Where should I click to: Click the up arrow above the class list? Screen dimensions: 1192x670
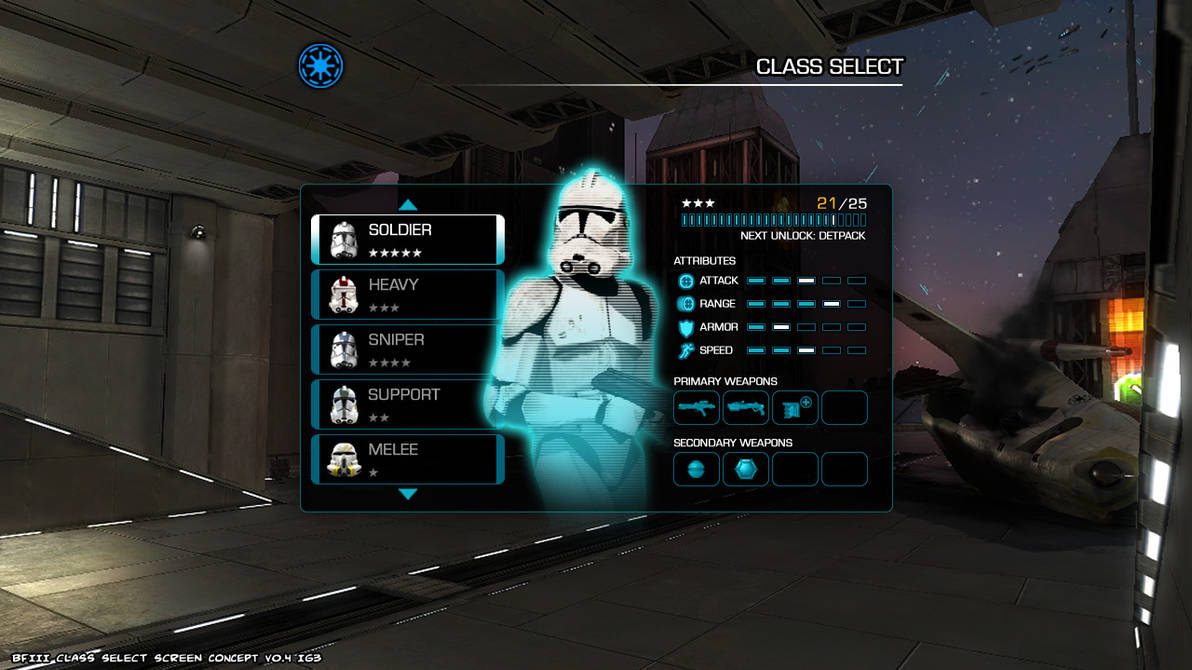[408, 205]
